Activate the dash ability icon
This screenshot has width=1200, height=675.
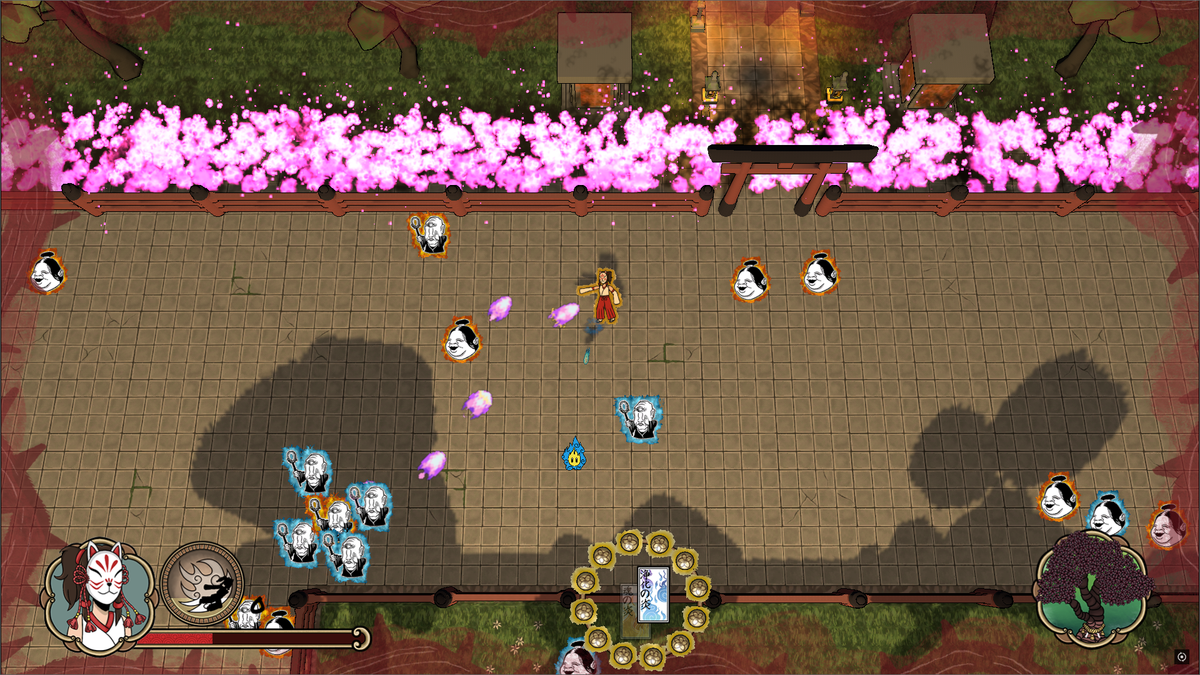pos(202,583)
